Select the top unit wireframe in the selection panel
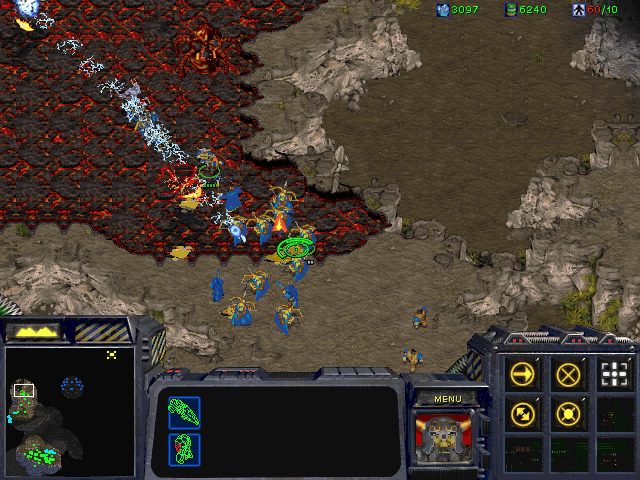 184,412
